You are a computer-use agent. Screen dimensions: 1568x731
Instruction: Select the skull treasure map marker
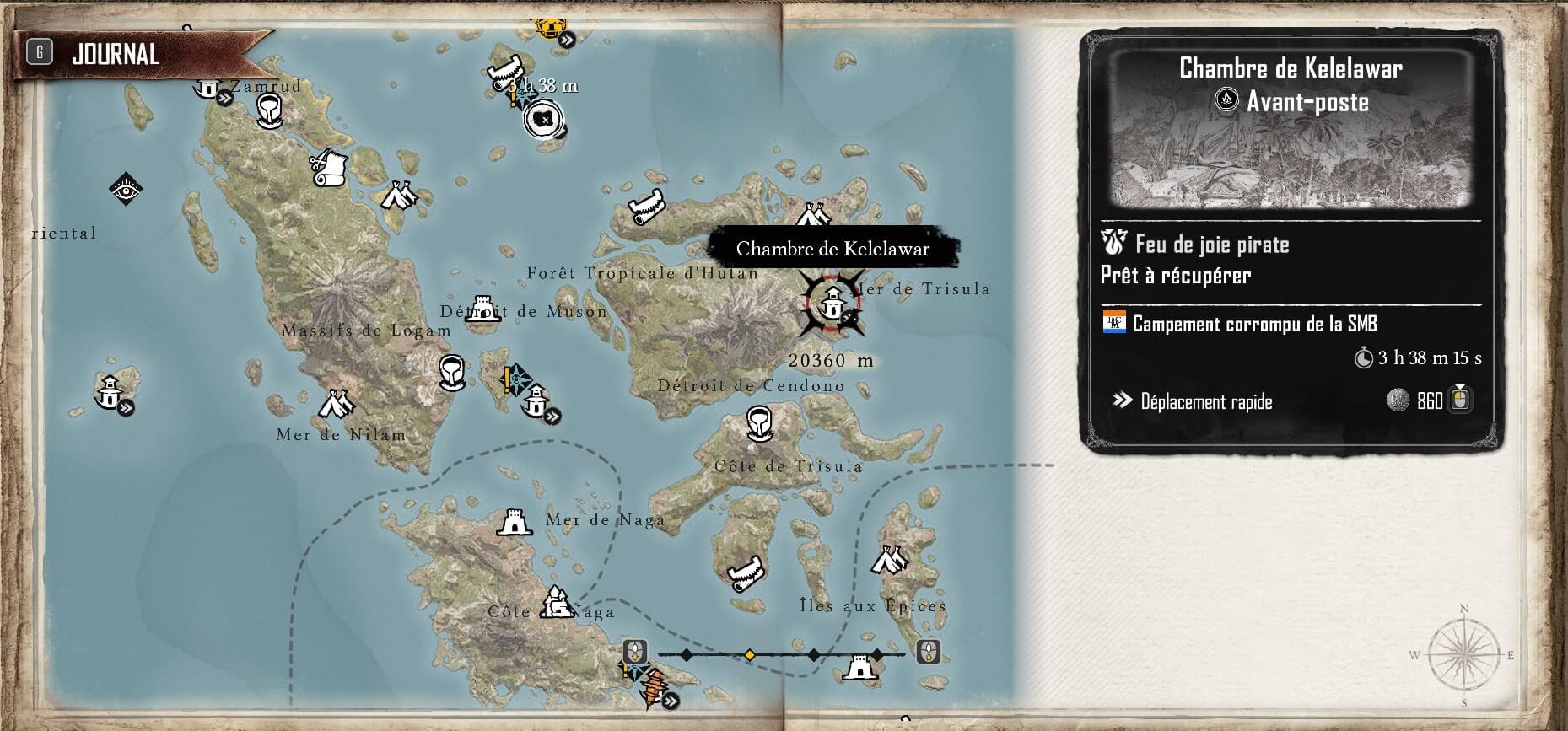click(543, 119)
